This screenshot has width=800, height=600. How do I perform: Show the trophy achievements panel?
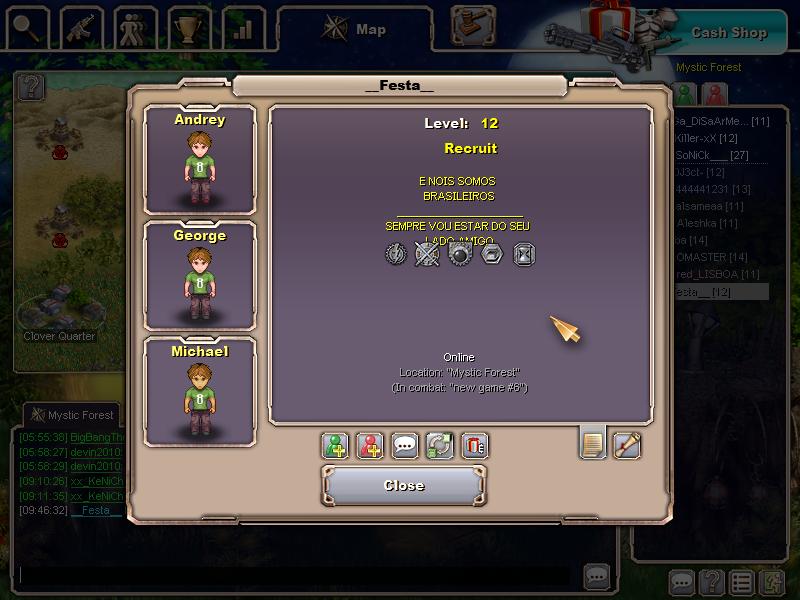coord(187,27)
